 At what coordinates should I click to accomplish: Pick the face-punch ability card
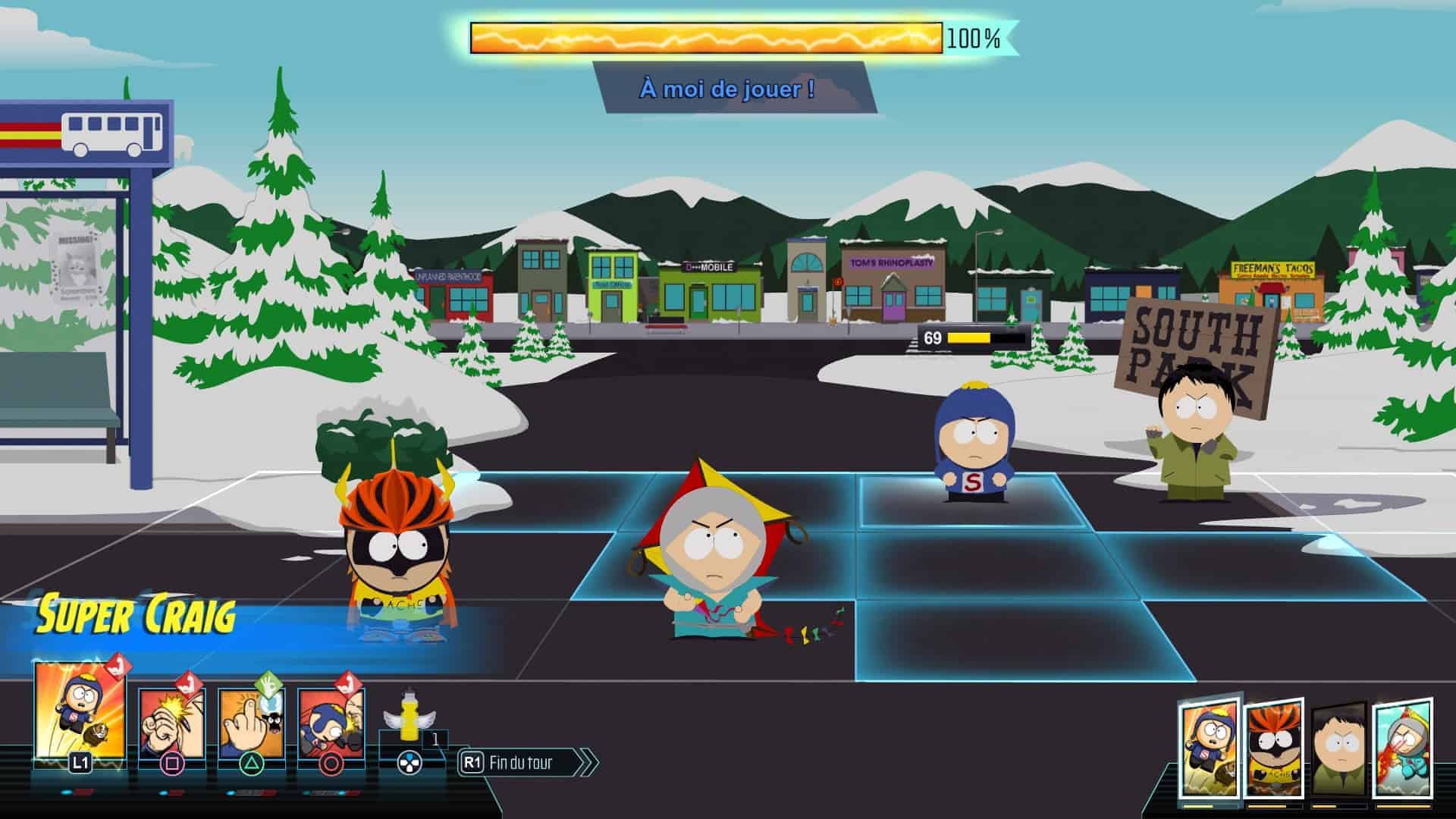tap(331, 723)
